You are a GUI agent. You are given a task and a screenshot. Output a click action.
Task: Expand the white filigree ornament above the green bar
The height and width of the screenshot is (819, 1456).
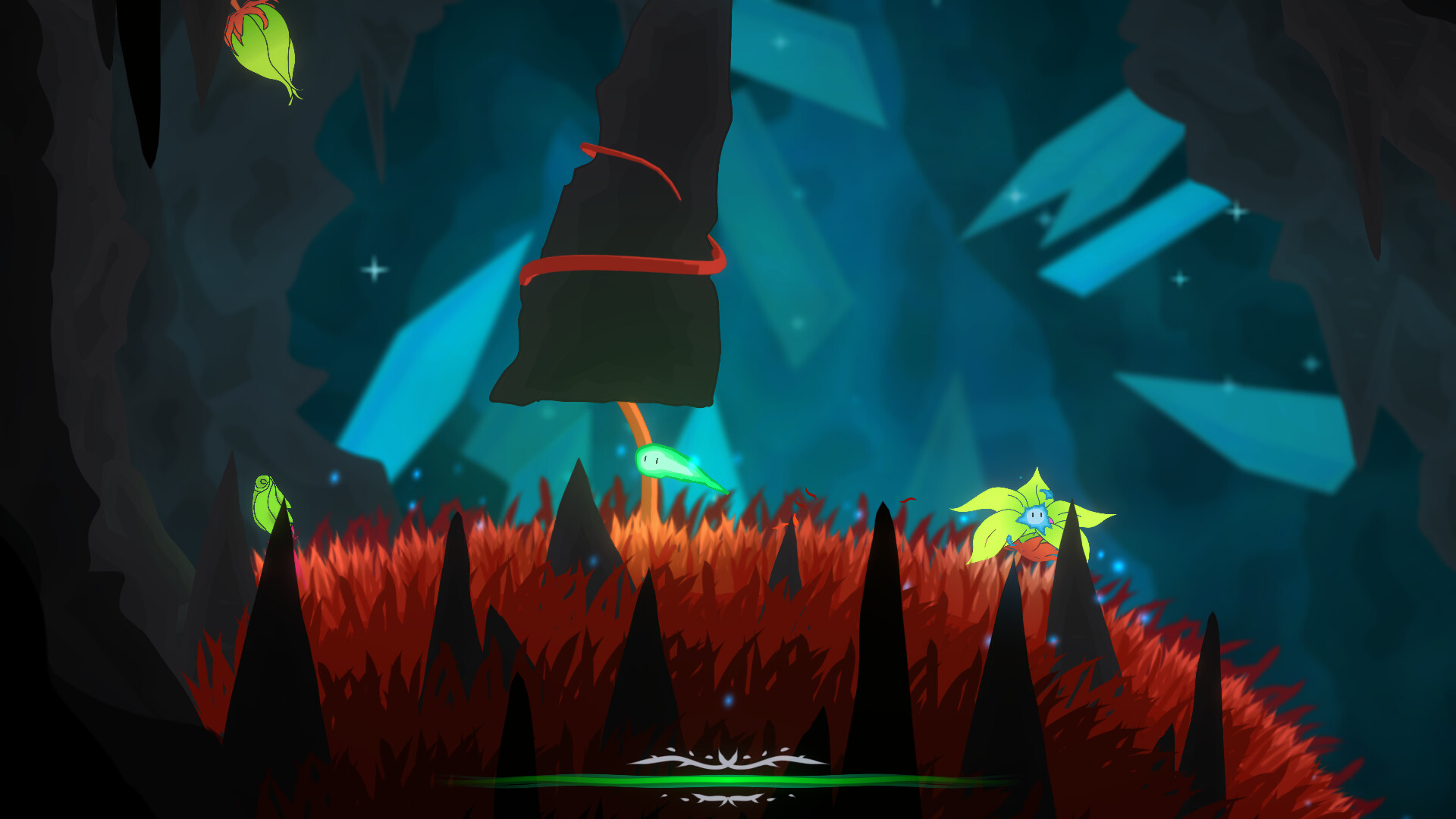(x=728, y=761)
